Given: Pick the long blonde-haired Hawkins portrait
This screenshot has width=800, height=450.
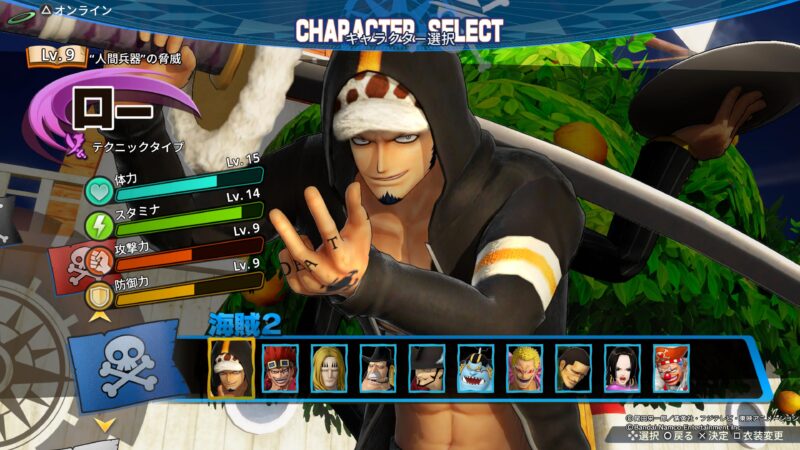Looking at the screenshot, I should click(329, 368).
